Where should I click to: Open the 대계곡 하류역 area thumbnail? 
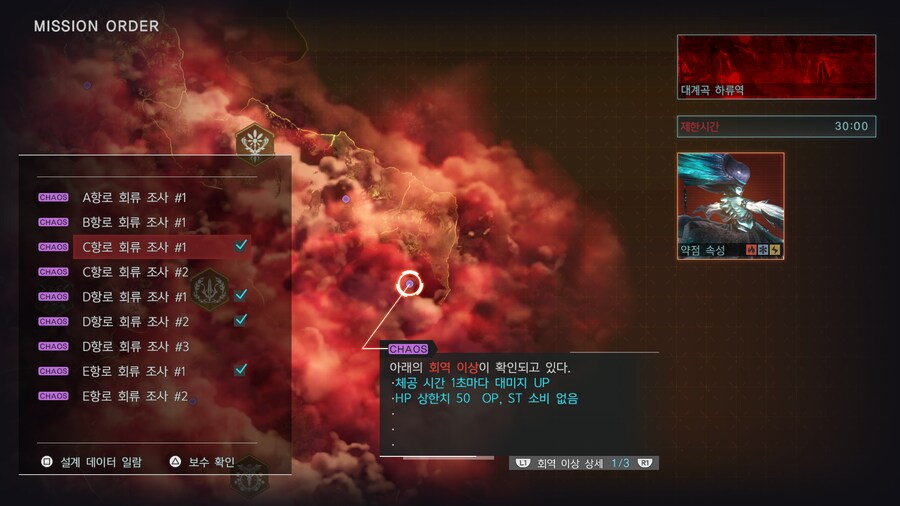tap(776, 67)
